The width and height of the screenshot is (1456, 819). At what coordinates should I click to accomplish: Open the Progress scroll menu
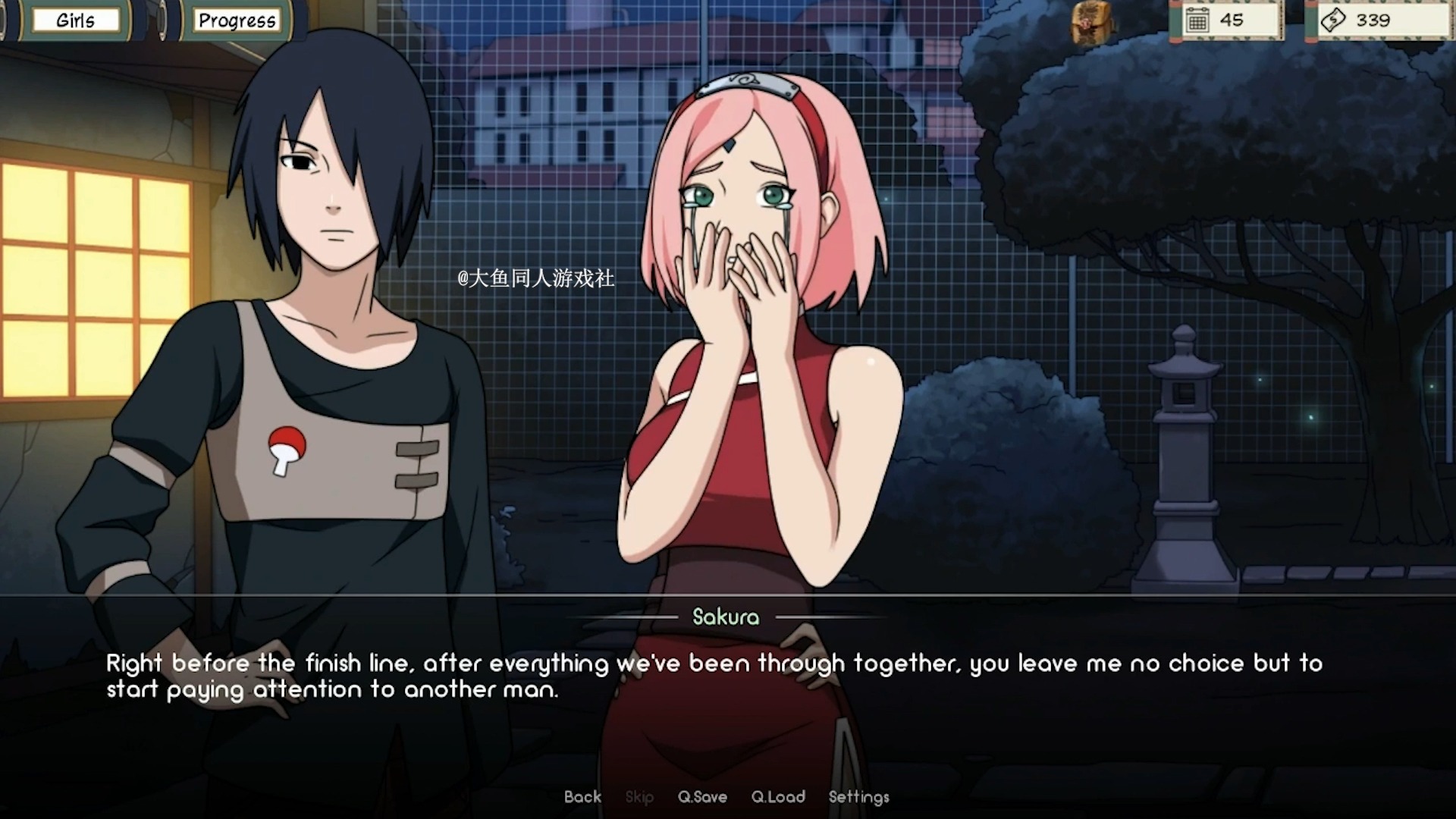(237, 20)
